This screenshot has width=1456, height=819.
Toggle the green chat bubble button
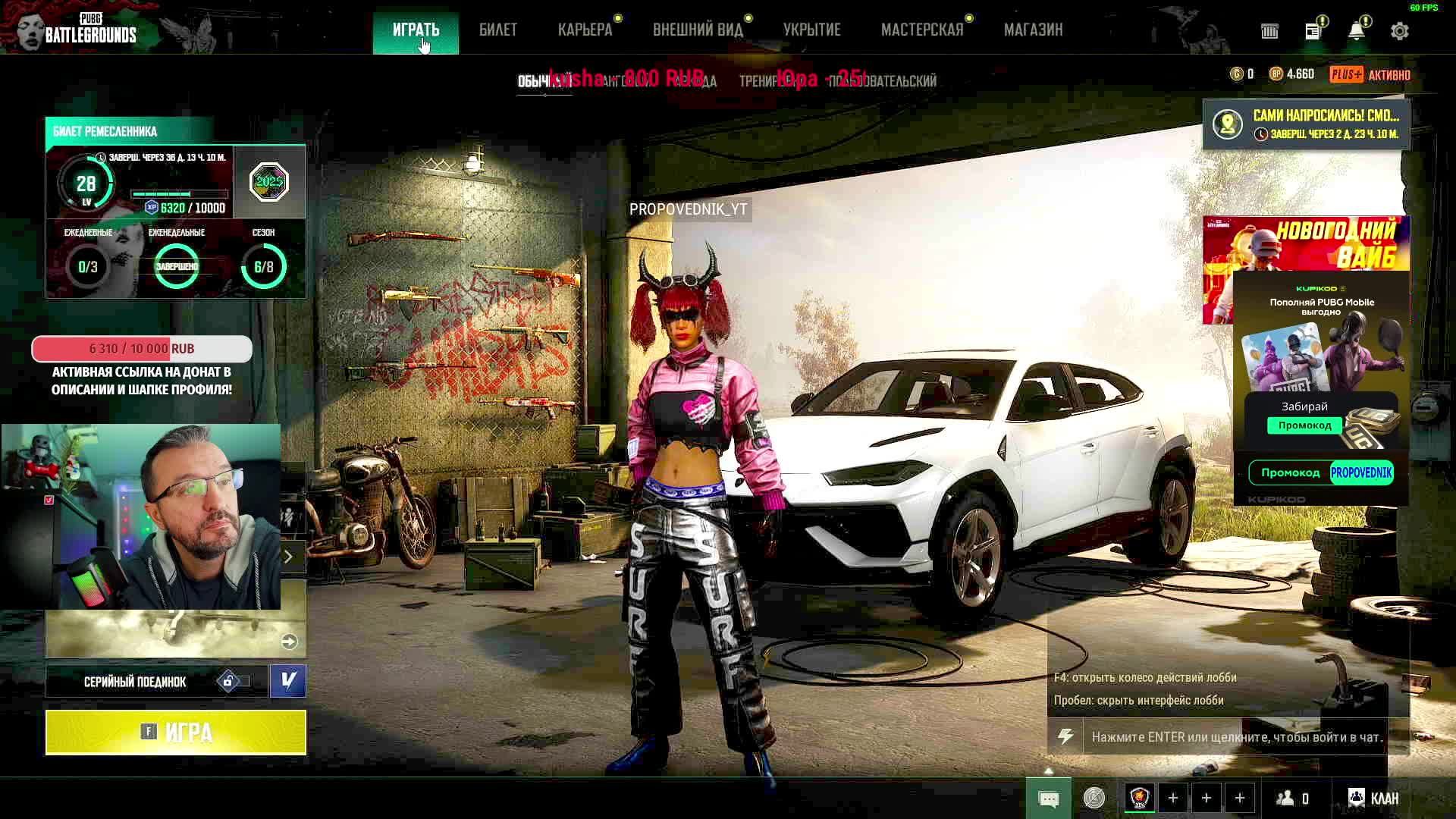click(1048, 799)
